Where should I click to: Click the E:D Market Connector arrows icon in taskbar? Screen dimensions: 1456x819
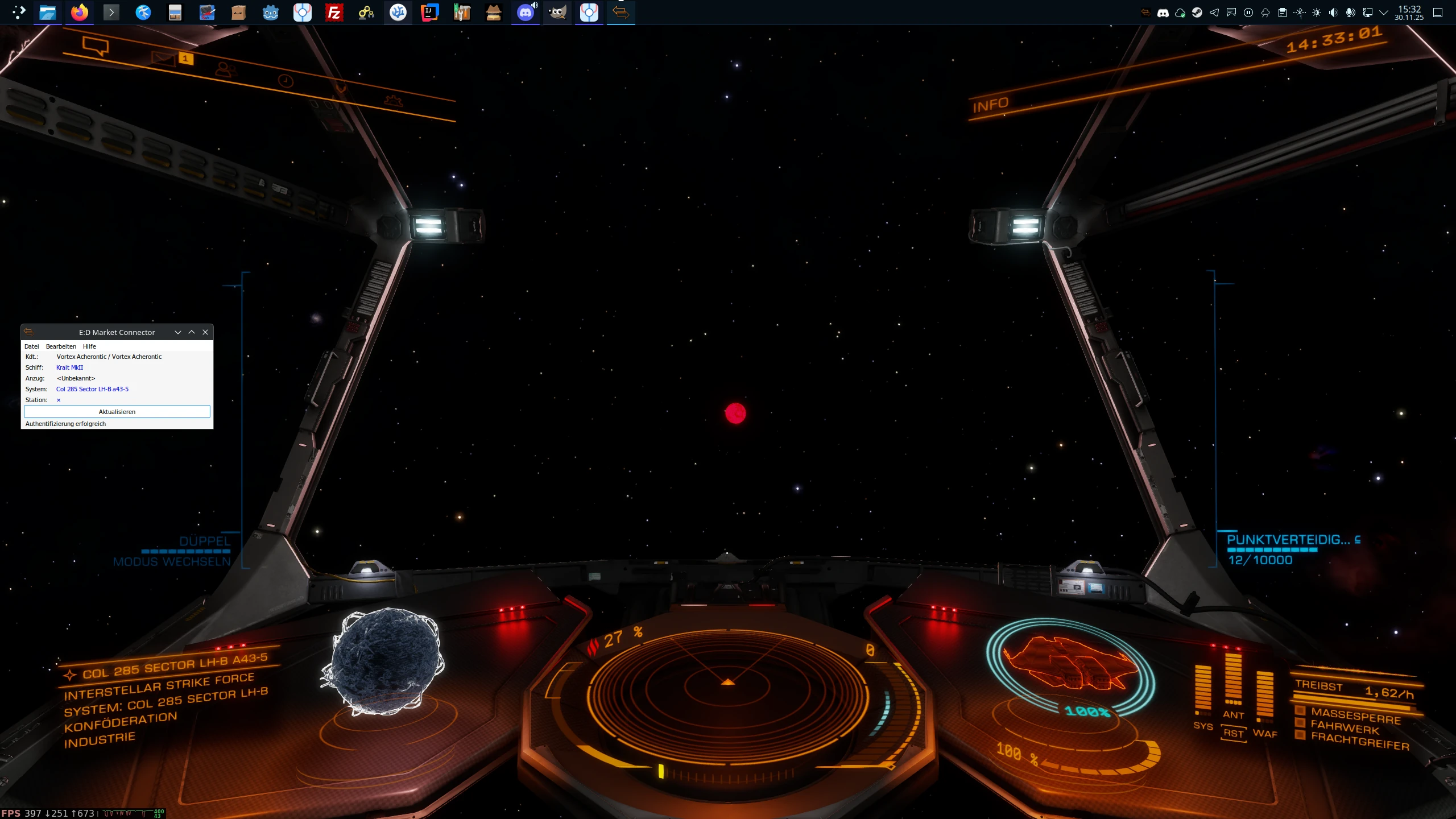pyautogui.click(x=621, y=13)
